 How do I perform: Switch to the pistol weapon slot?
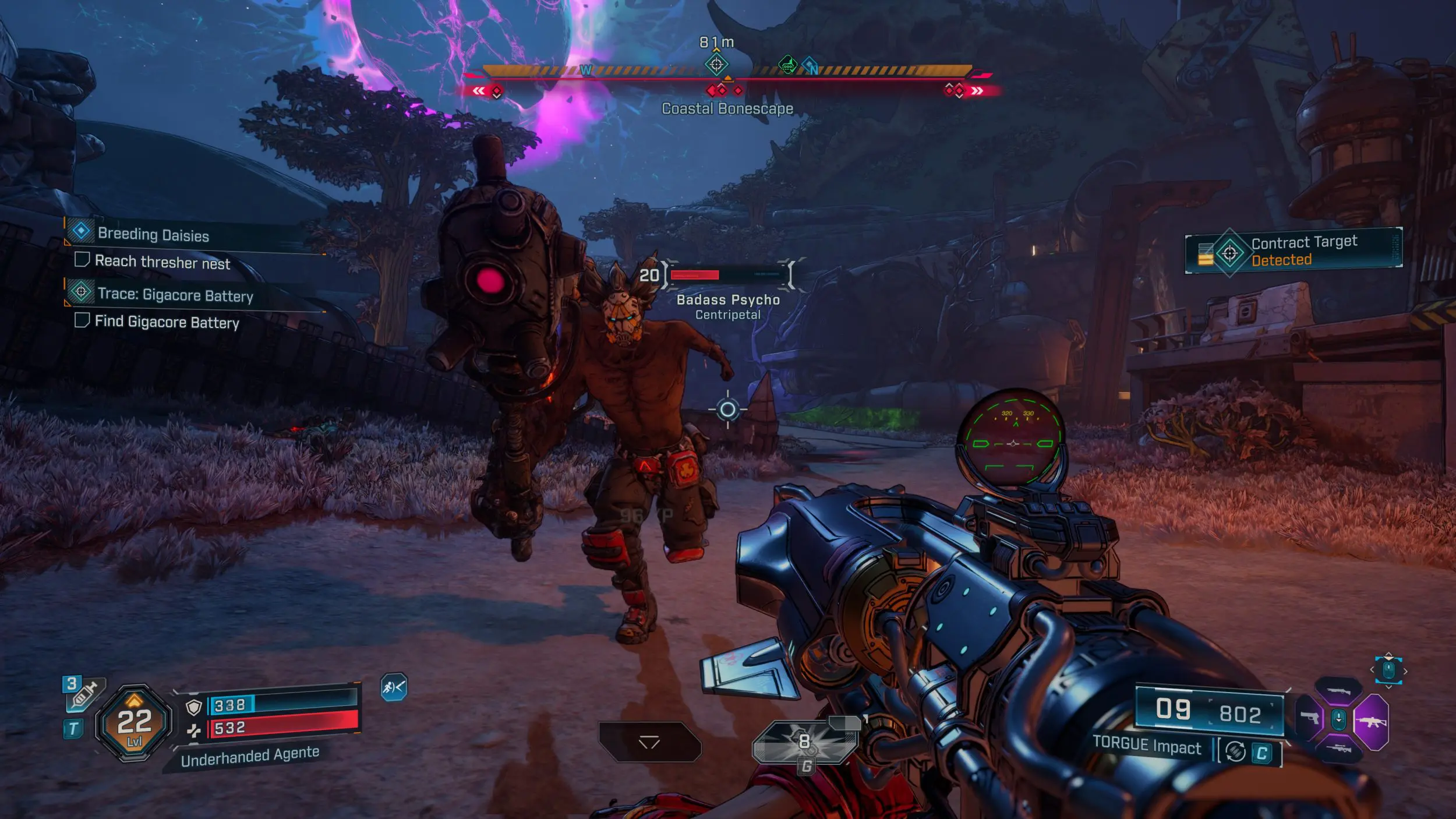(1310, 718)
